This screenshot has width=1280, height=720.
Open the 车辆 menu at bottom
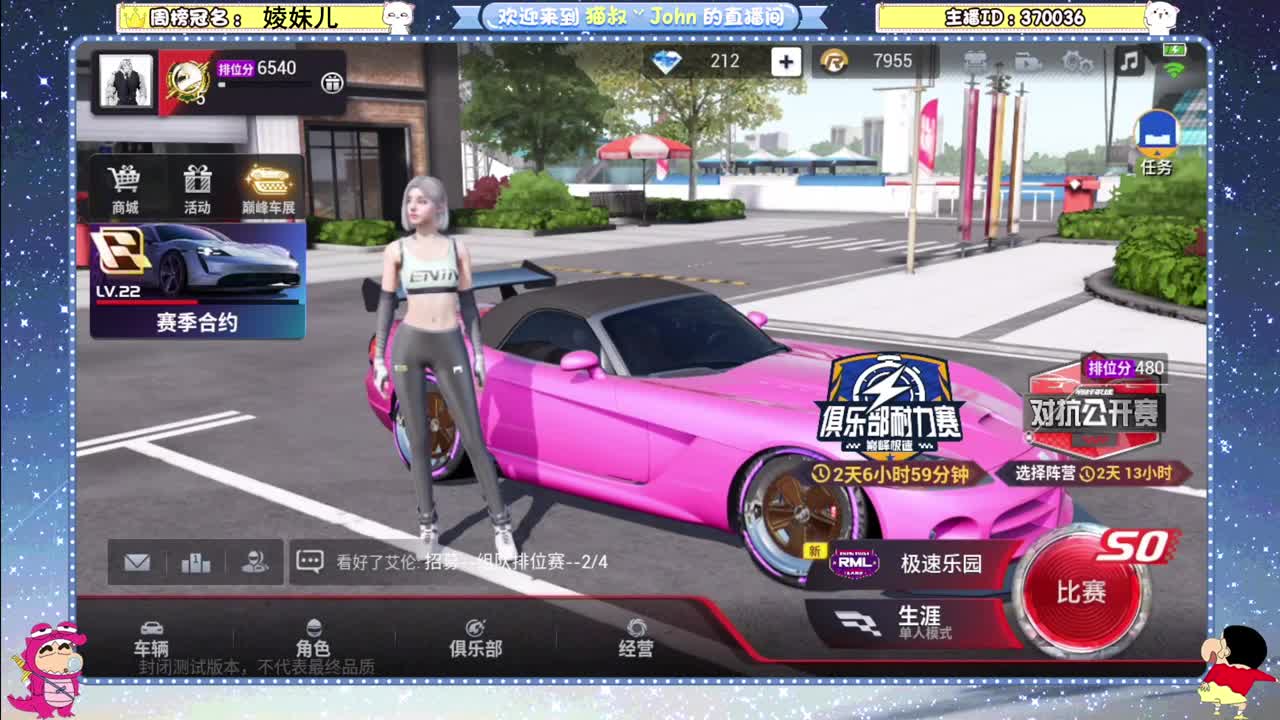coord(155,647)
